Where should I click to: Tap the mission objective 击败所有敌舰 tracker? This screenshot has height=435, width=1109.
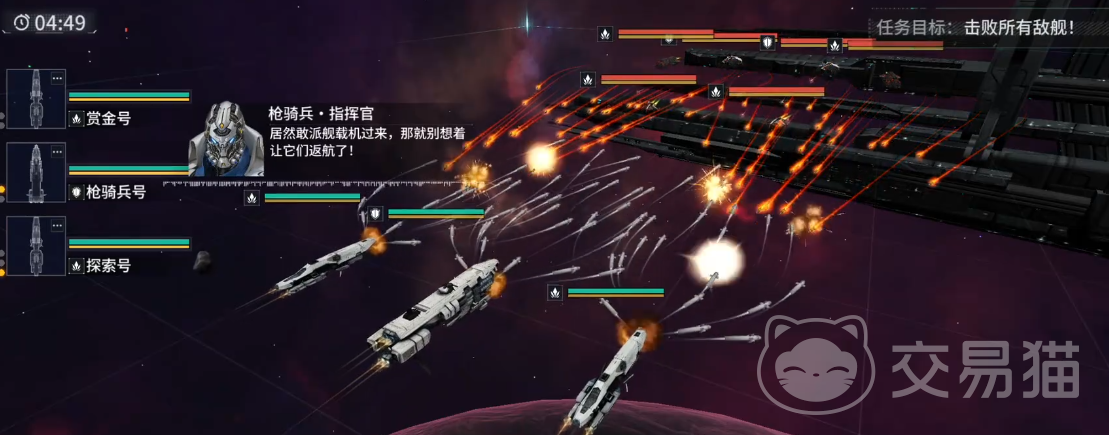pos(974,27)
